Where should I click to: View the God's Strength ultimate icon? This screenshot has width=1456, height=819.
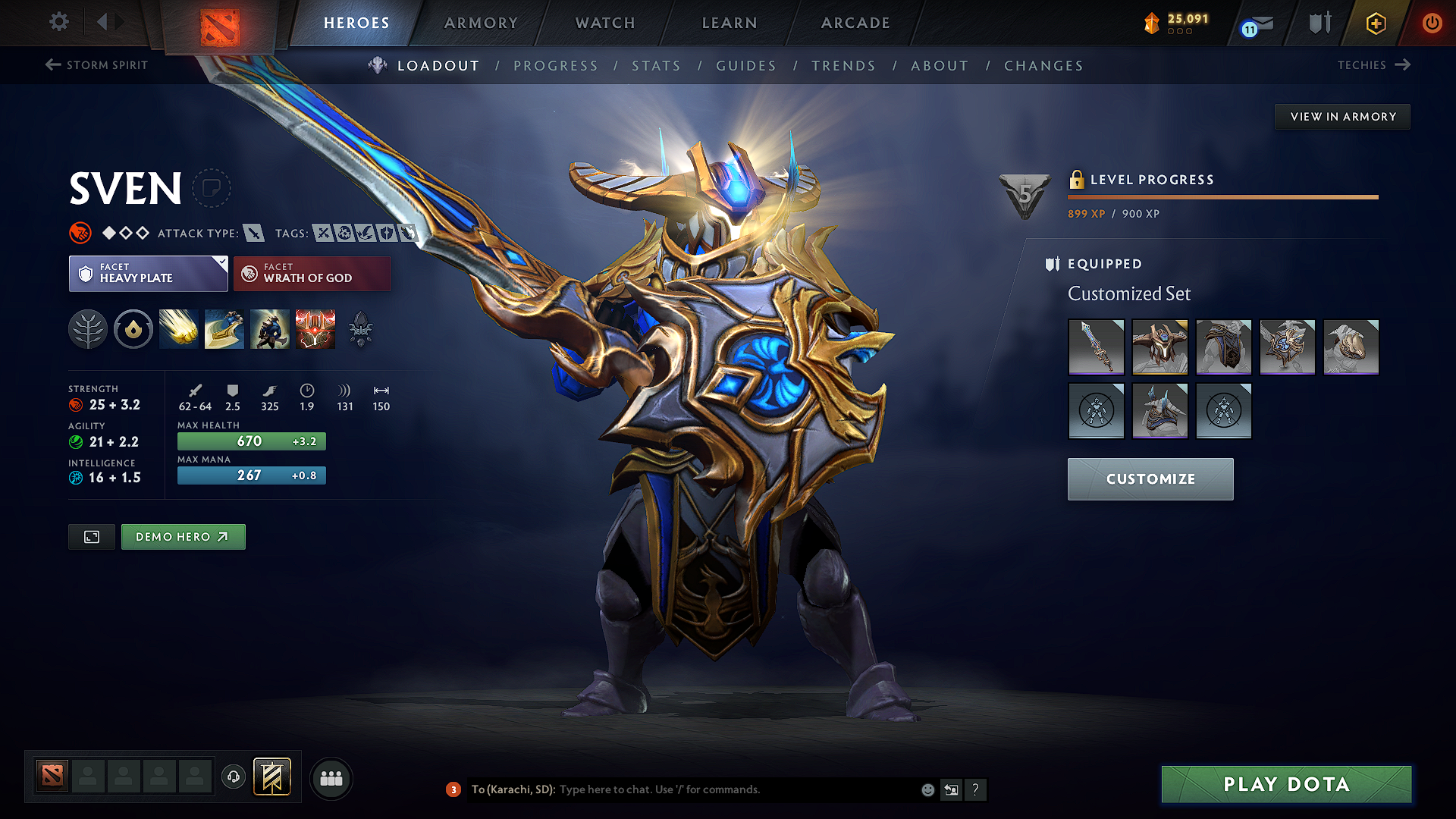(x=315, y=328)
